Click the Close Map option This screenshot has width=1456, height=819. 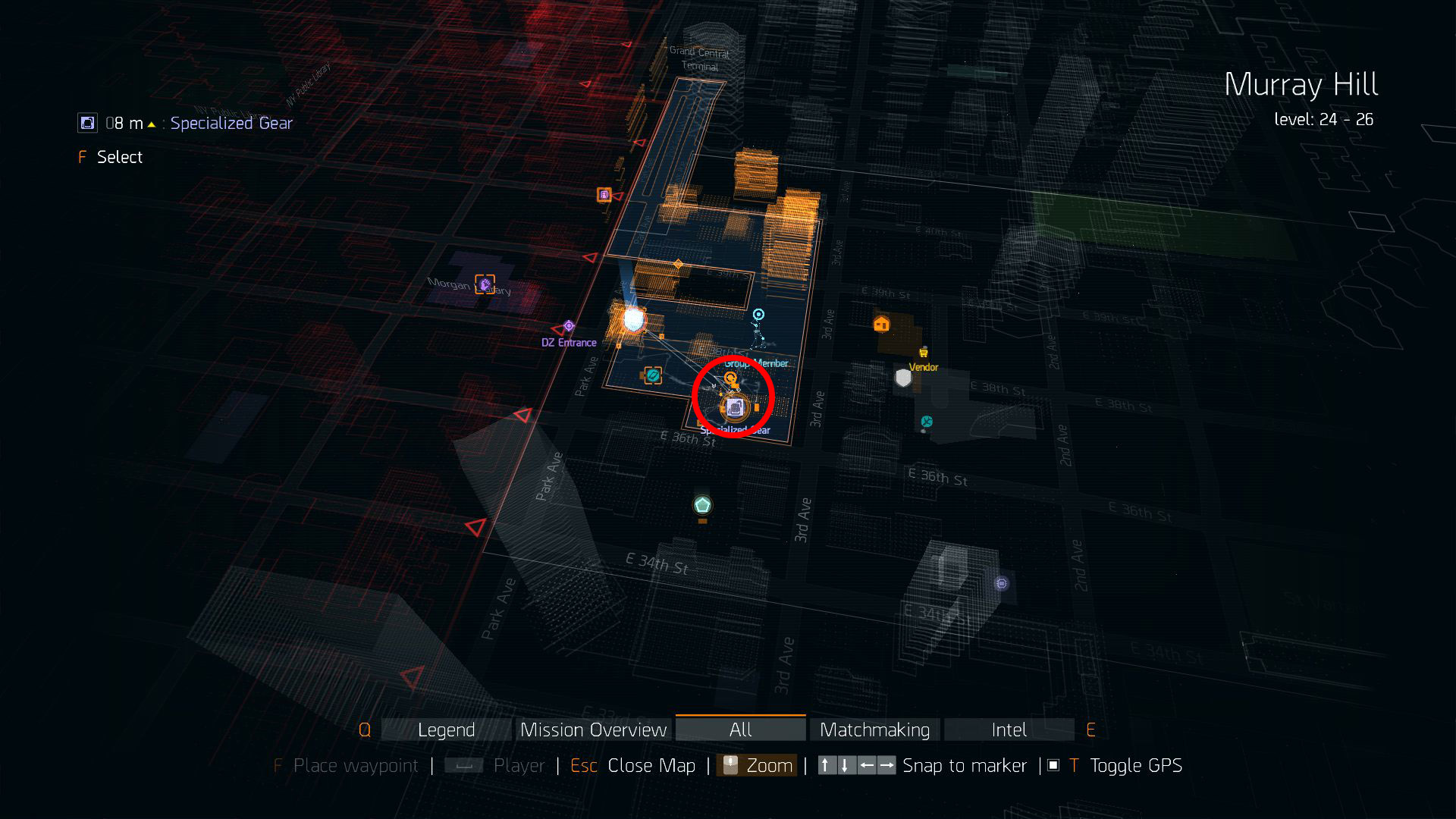point(651,766)
